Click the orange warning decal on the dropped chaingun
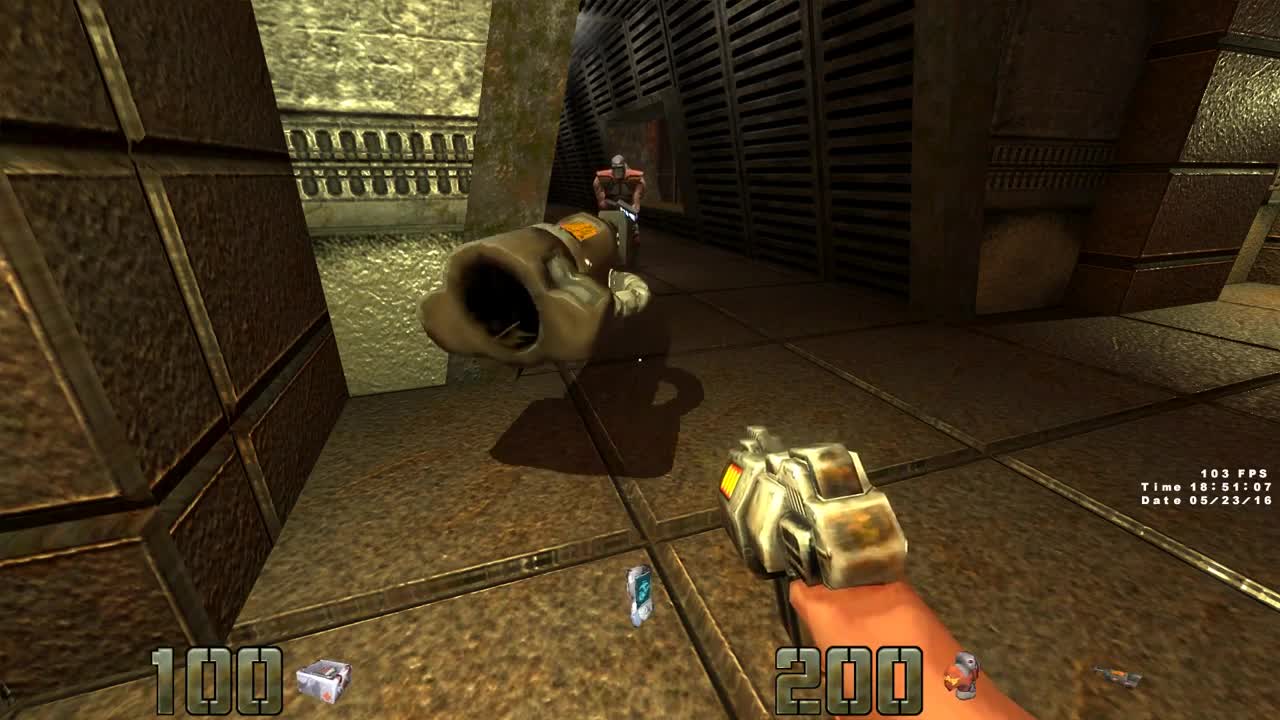Image resolution: width=1280 pixels, height=720 pixels. [x=581, y=227]
